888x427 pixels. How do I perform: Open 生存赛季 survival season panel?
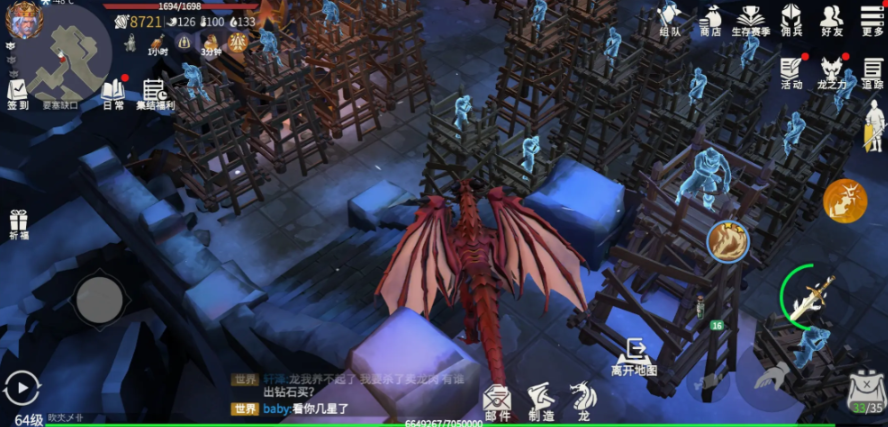[x=750, y=20]
